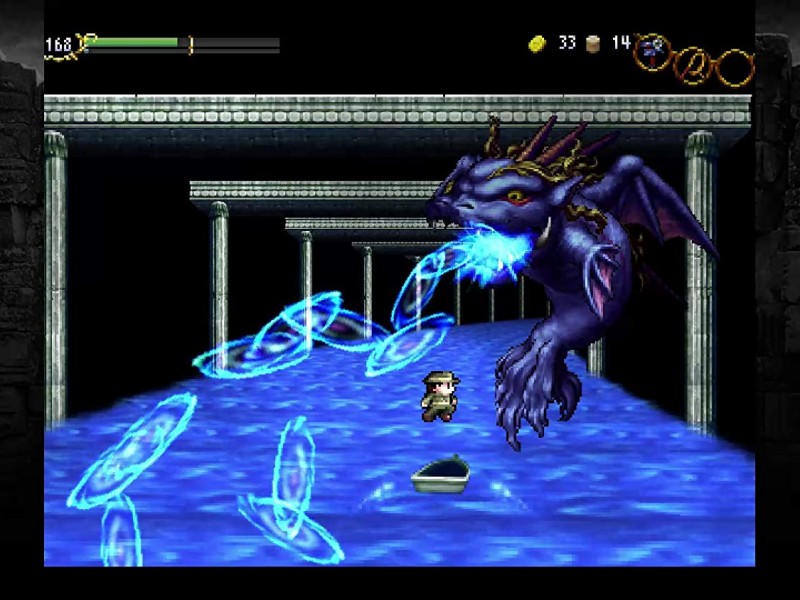Click the empty gold ring slot
The height and width of the screenshot is (600, 800).
(735, 67)
